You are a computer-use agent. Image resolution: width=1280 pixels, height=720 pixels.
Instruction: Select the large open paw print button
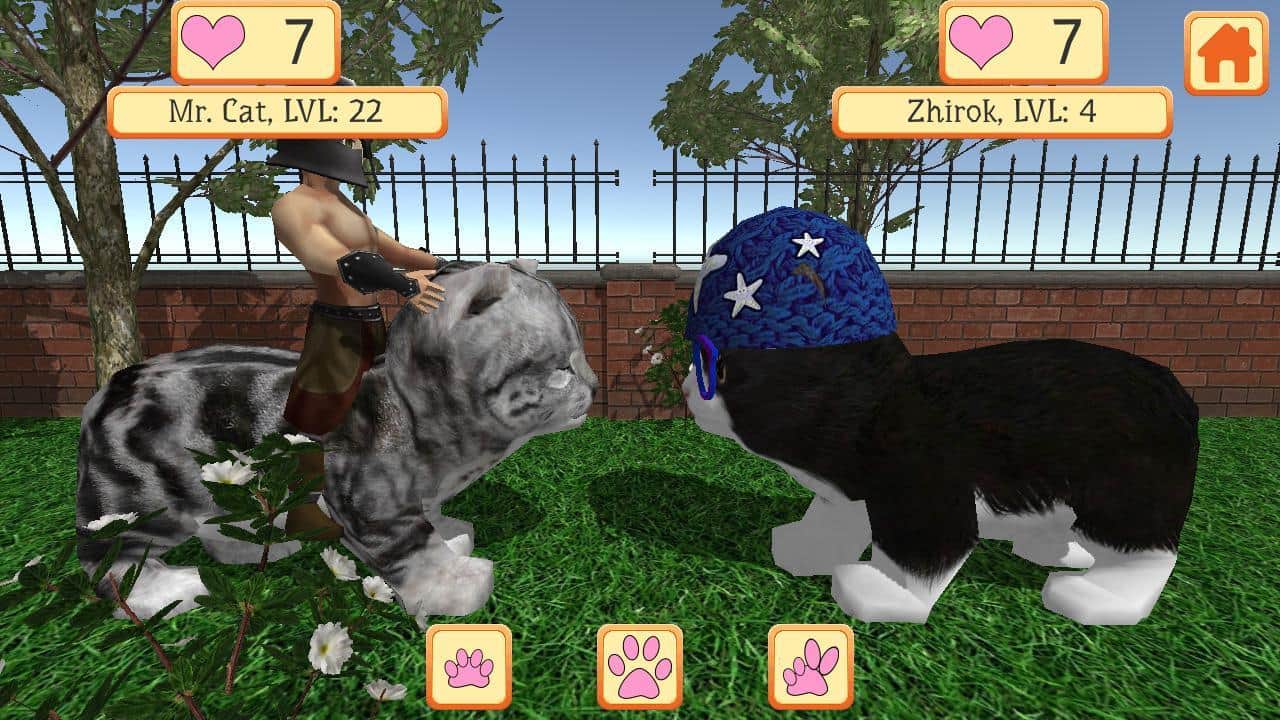(x=640, y=667)
